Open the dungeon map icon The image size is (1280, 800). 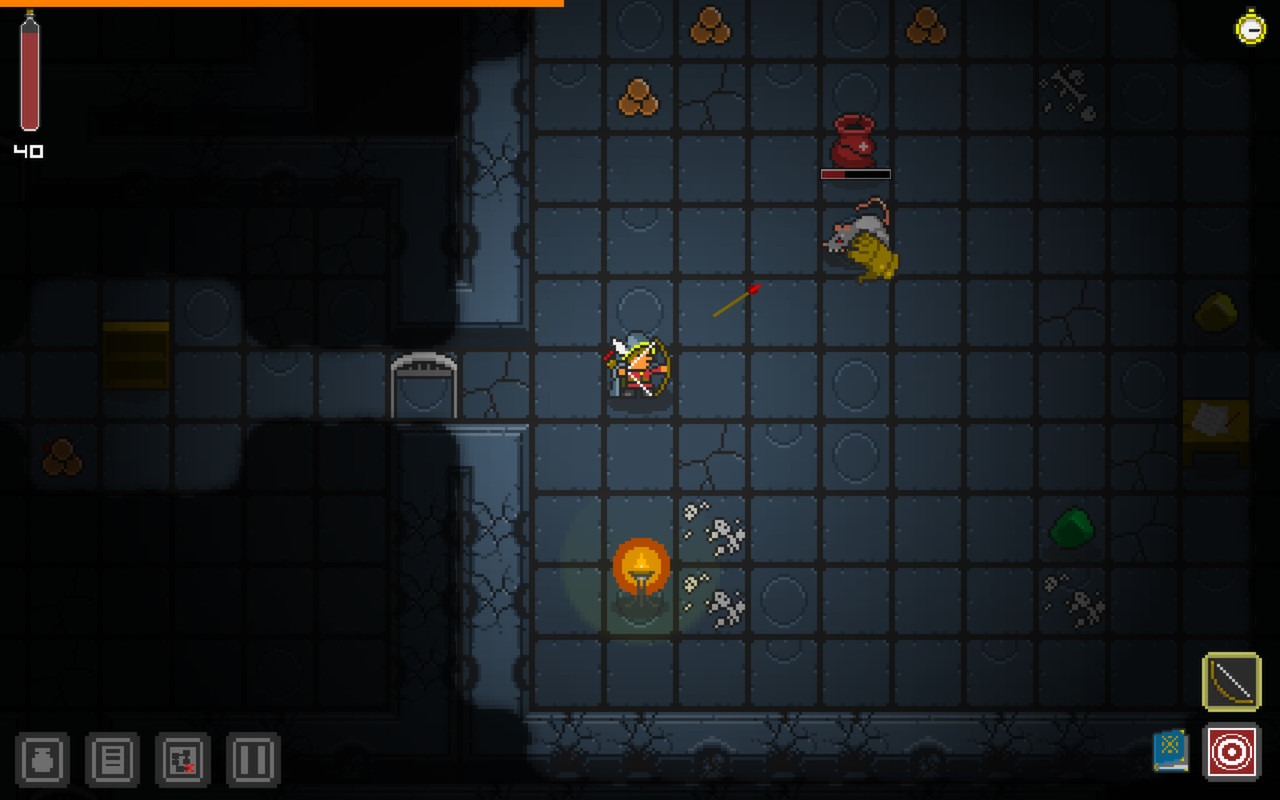182,761
